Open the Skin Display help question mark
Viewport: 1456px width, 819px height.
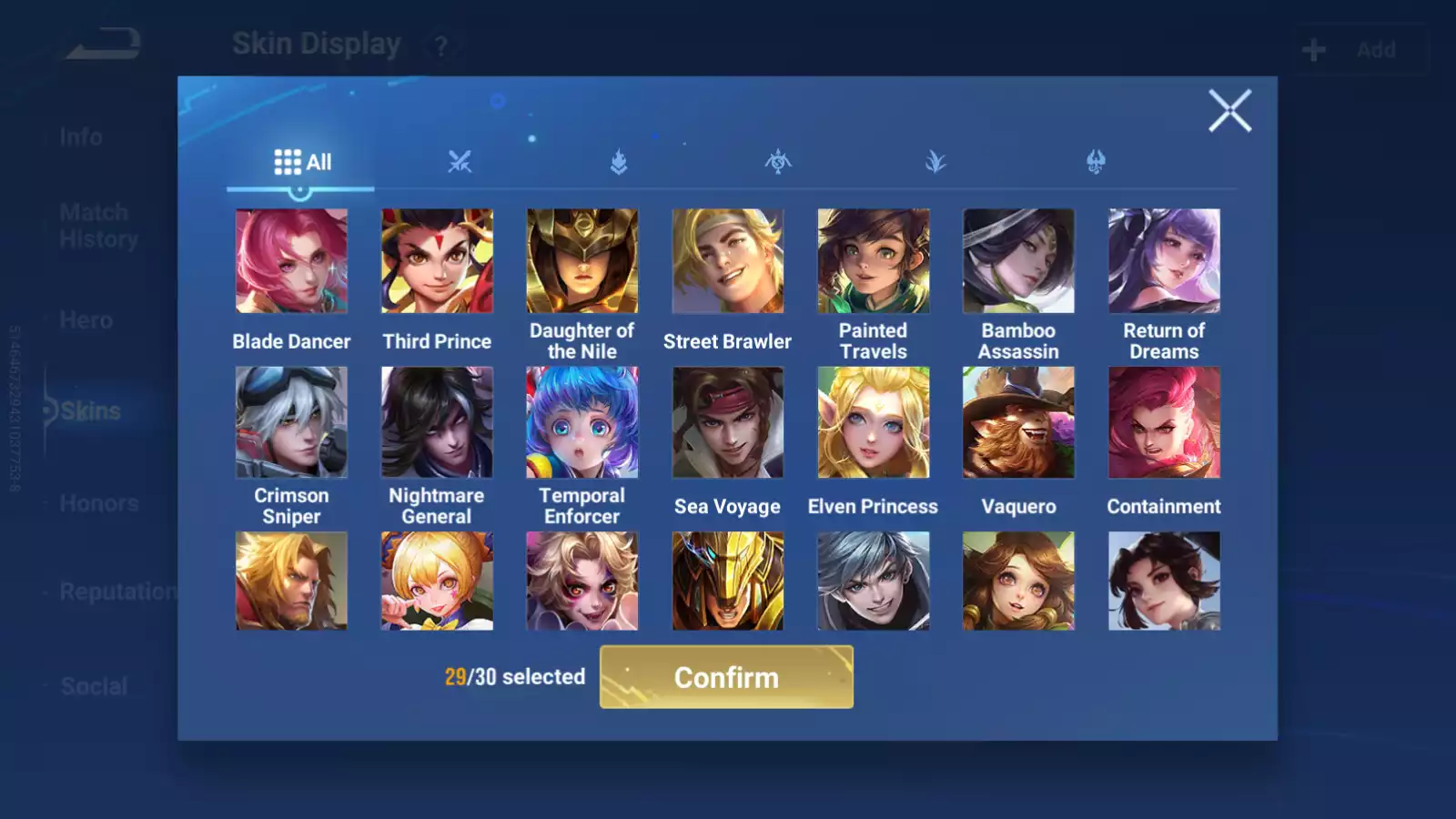441,46
